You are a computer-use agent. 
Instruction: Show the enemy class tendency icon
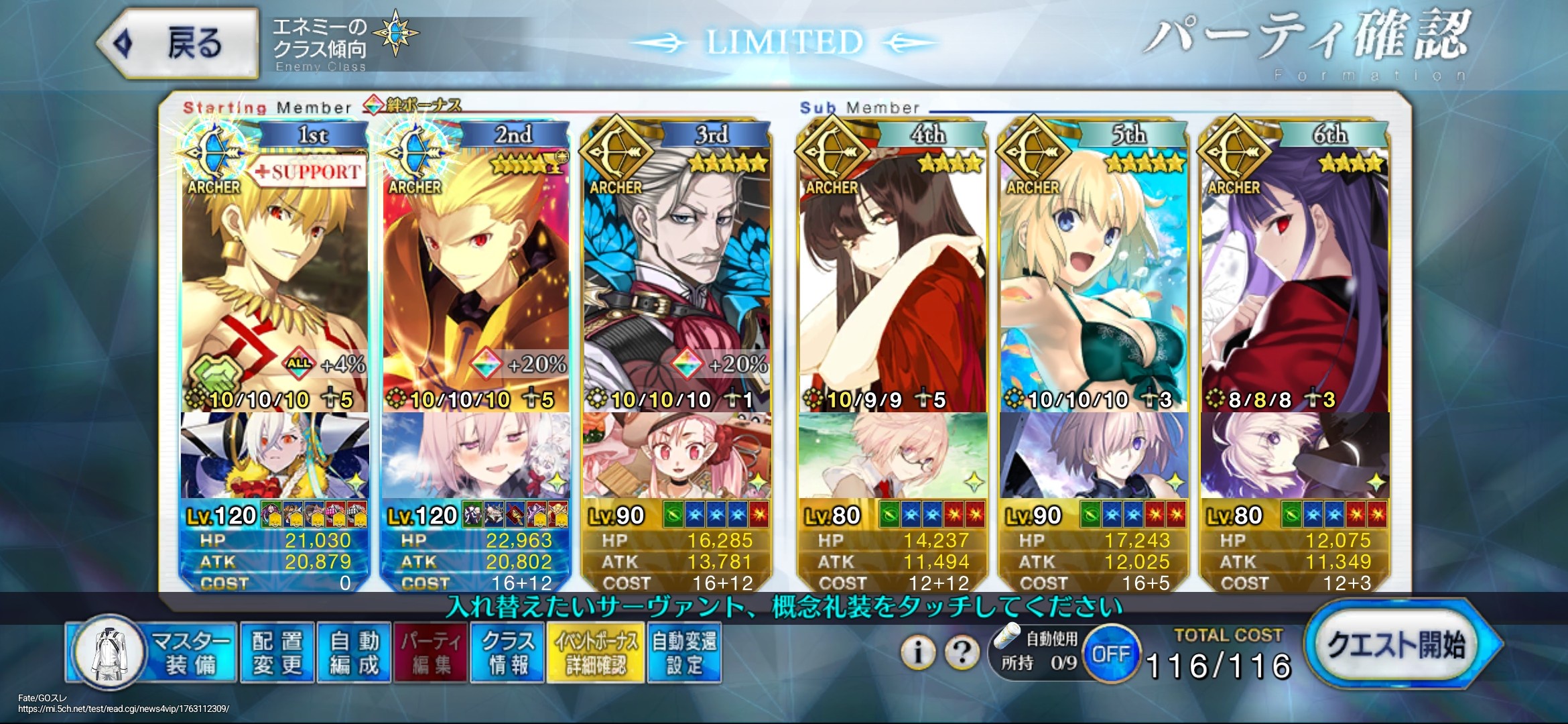click(x=395, y=34)
